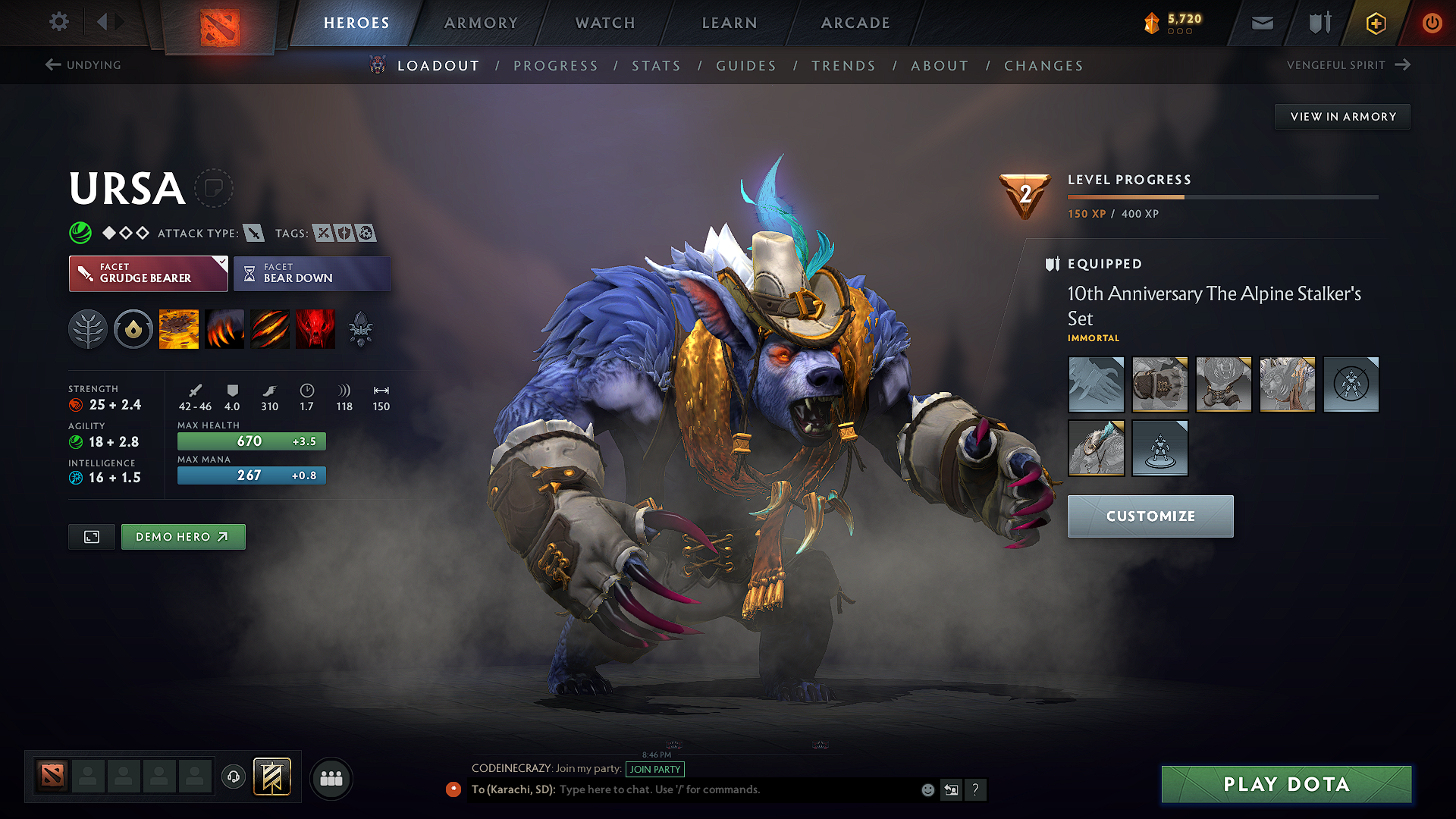The height and width of the screenshot is (819, 1456).
Task: Toggle the emoticon picker in chat
Action: [x=927, y=789]
